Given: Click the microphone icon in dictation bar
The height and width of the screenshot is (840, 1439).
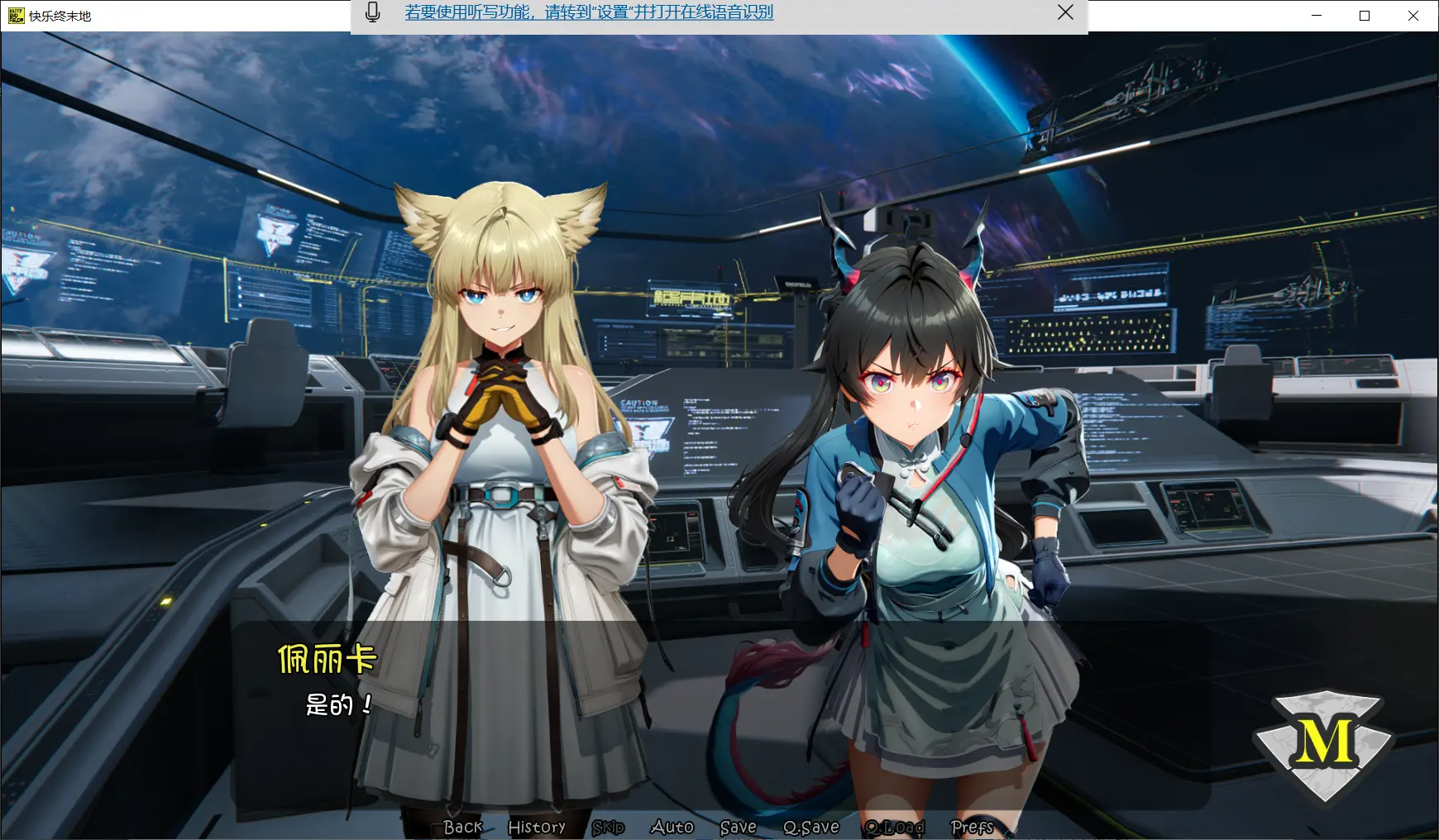Looking at the screenshot, I should pos(373,12).
